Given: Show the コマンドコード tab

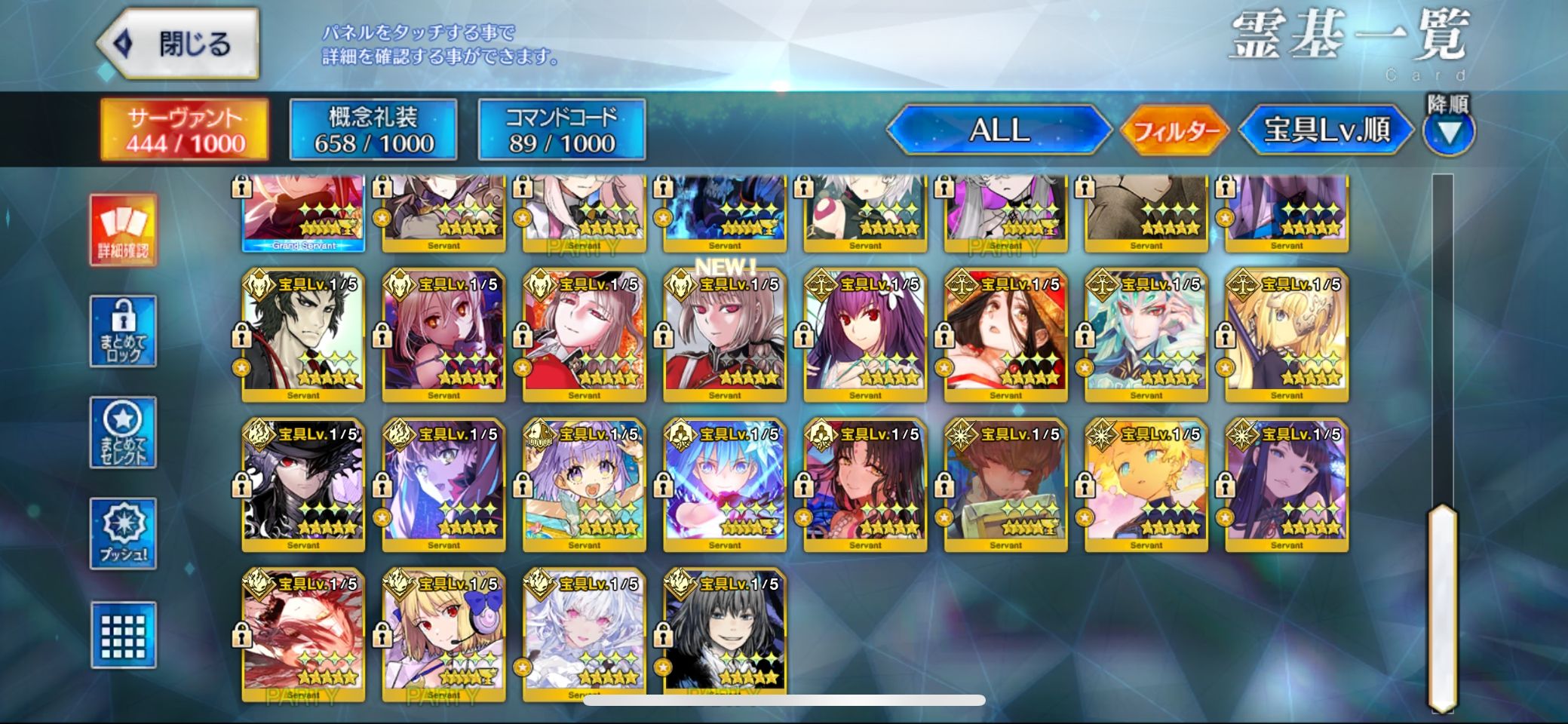Looking at the screenshot, I should 562,130.
